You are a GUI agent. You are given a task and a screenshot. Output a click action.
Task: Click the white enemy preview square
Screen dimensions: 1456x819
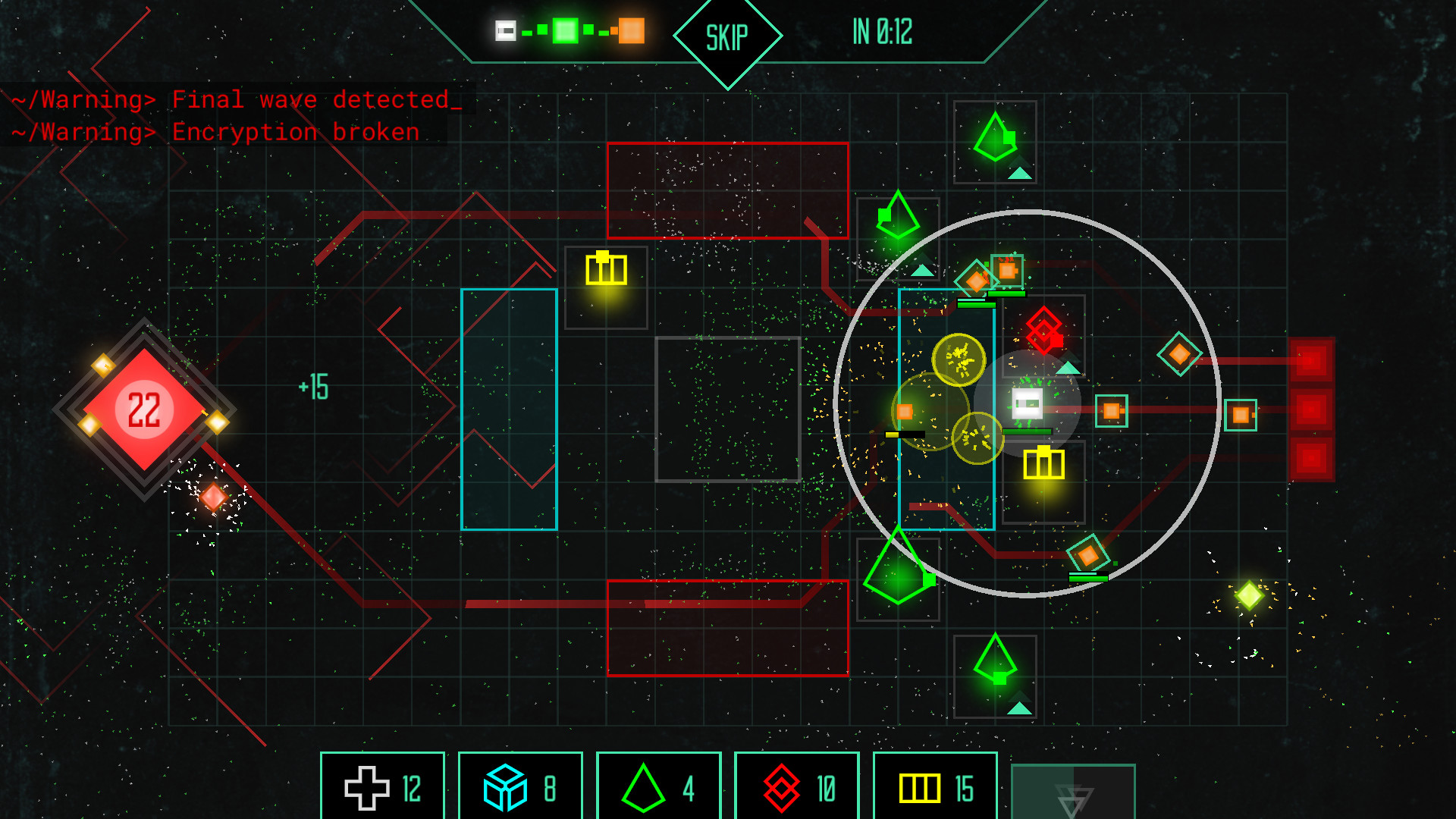click(505, 32)
